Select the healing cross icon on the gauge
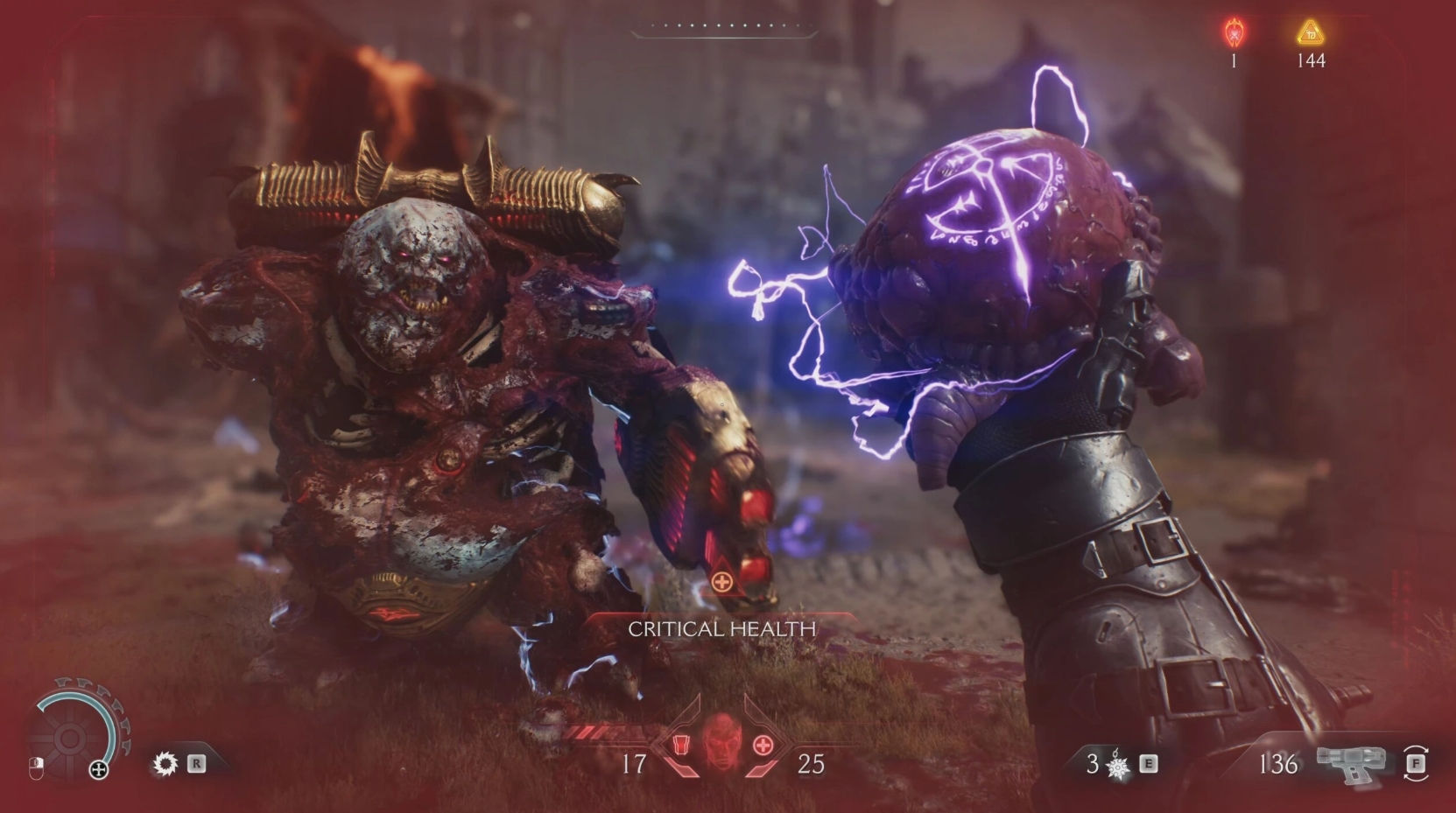 point(99,768)
